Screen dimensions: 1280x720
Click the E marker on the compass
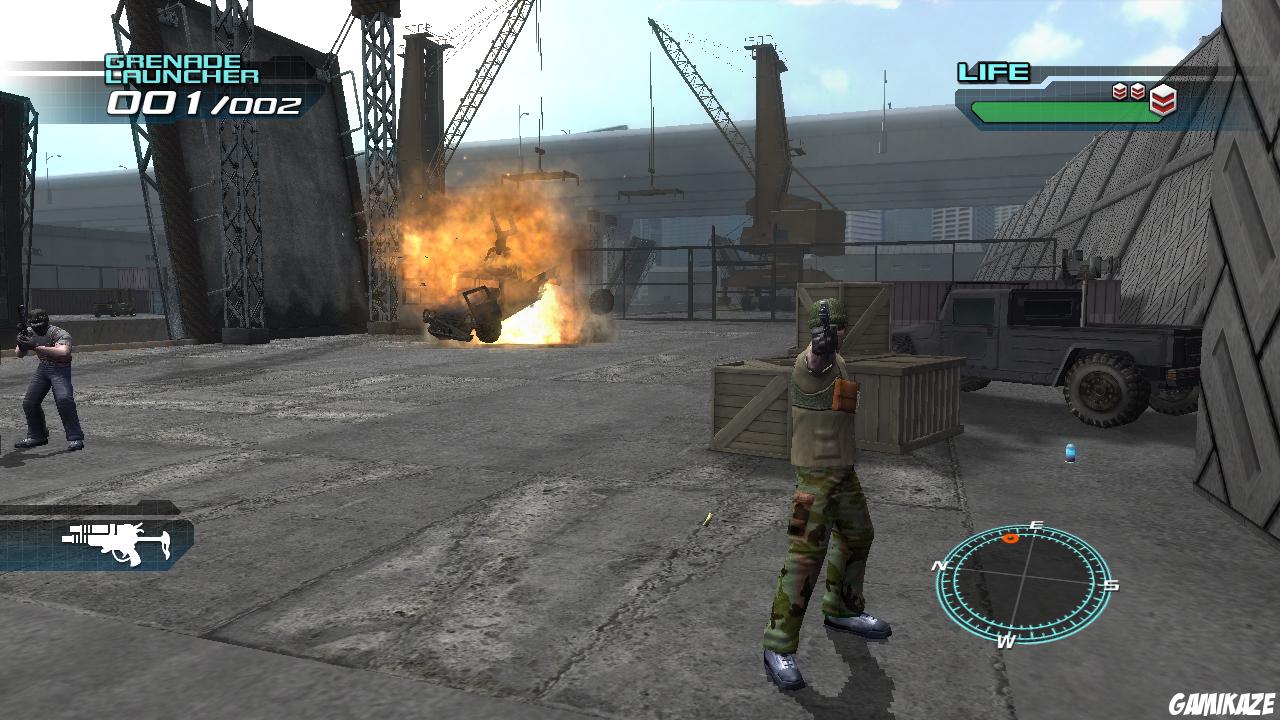click(x=1035, y=524)
